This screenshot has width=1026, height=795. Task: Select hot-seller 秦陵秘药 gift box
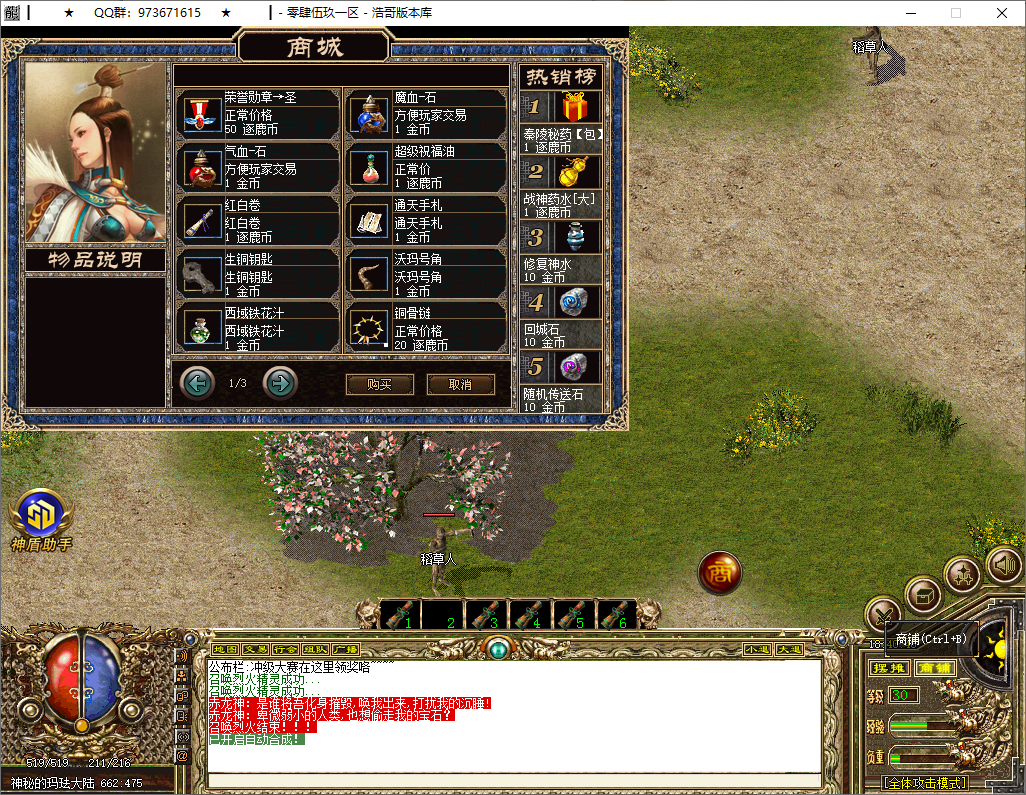pos(574,107)
